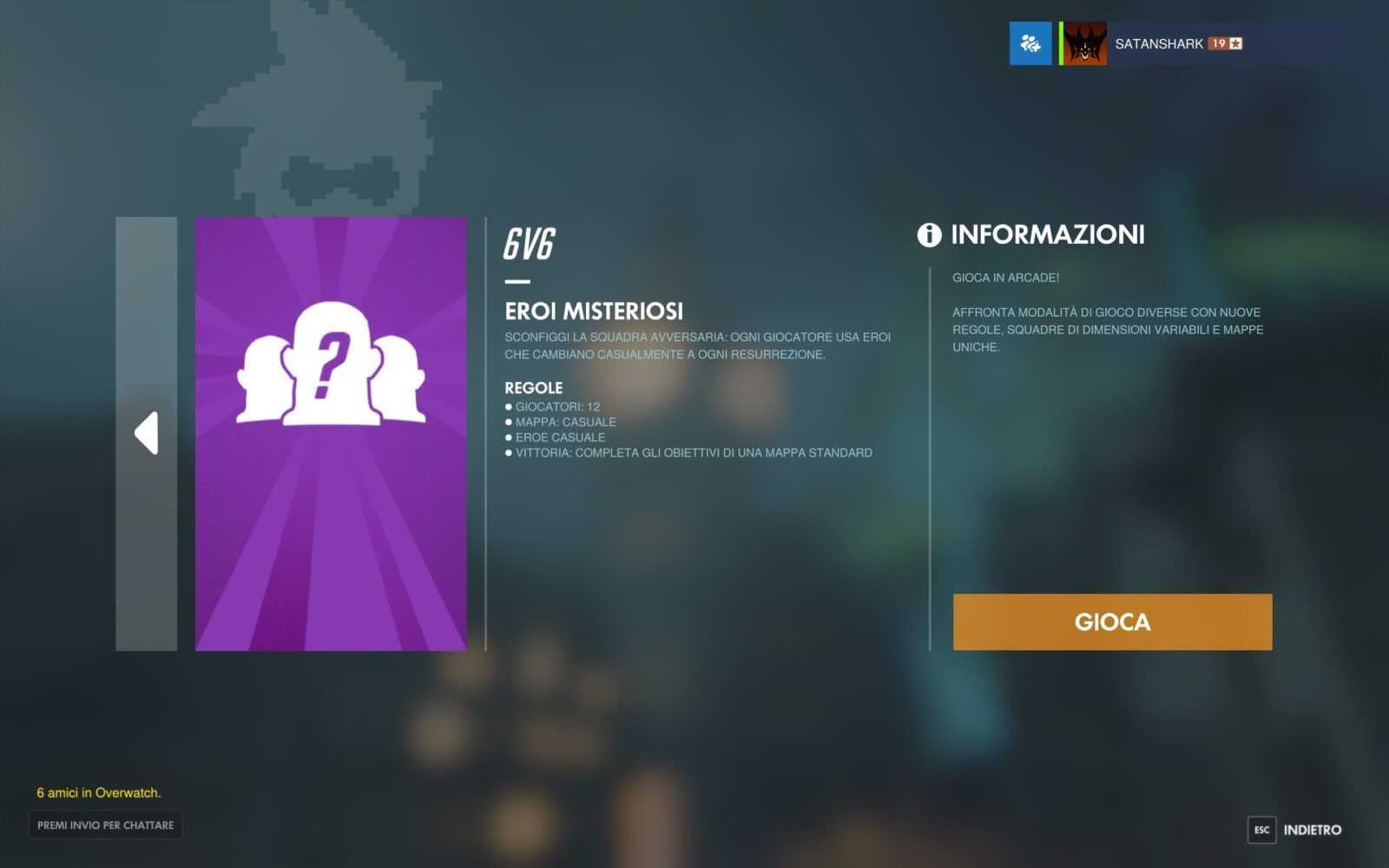Screen dimensions: 1389x868
Task: Go to the previous arcade mode with left arrow
Action: (x=146, y=433)
